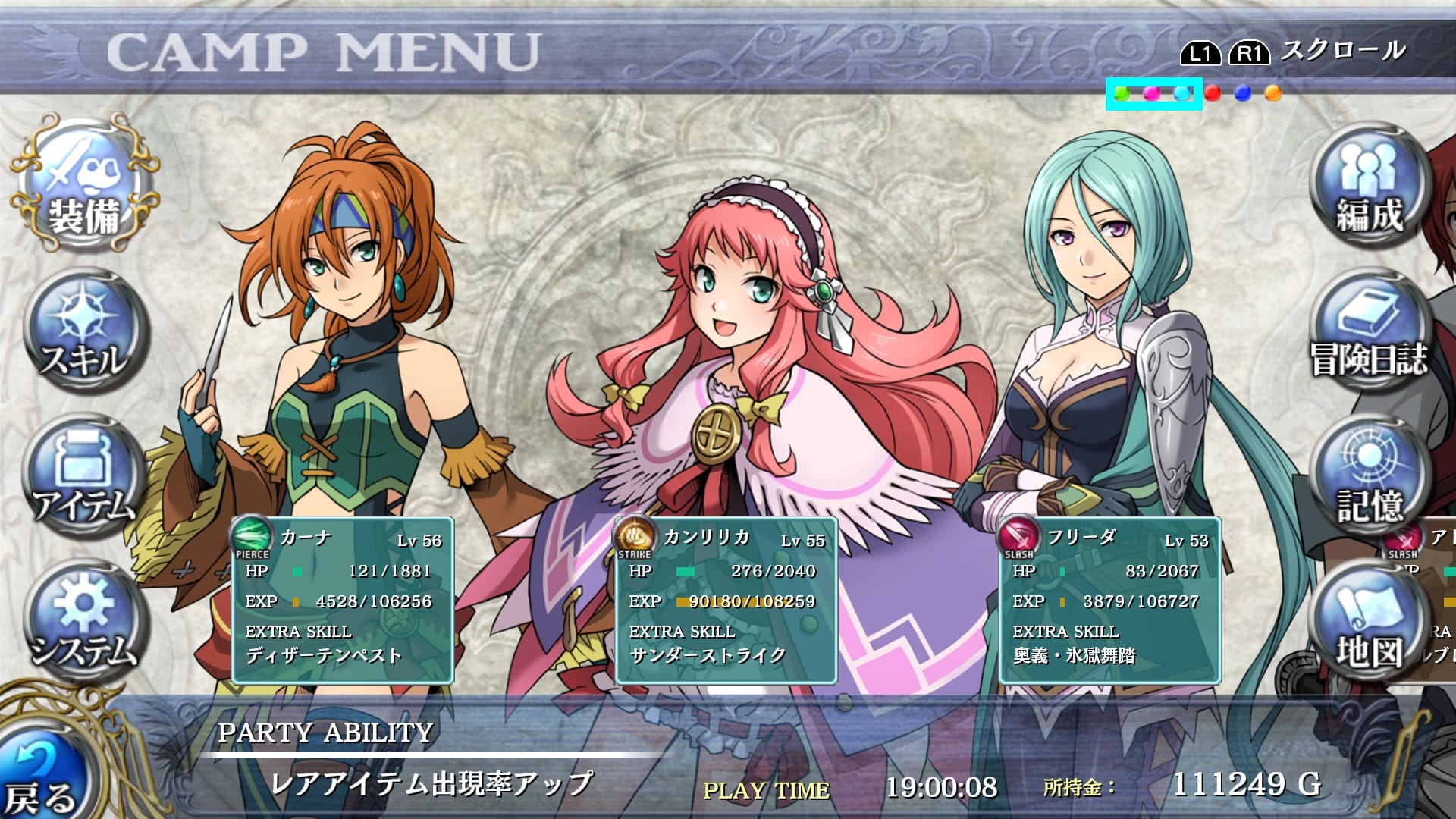Image resolution: width=1456 pixels, height=819 pixels.
Task: Select カーナ's status panel
Action: [343, 601]
